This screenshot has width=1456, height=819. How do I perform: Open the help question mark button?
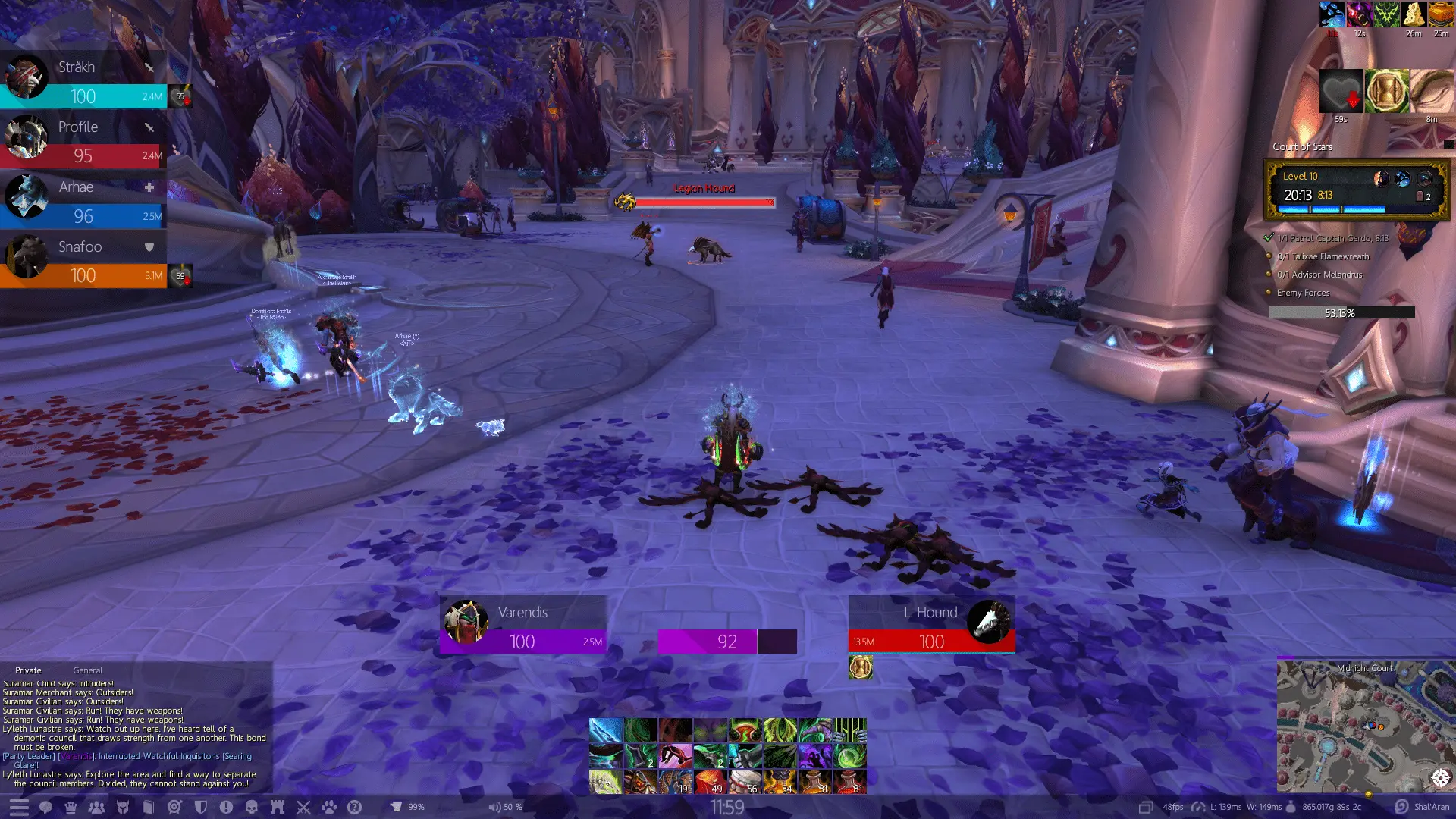click(354, 808)
